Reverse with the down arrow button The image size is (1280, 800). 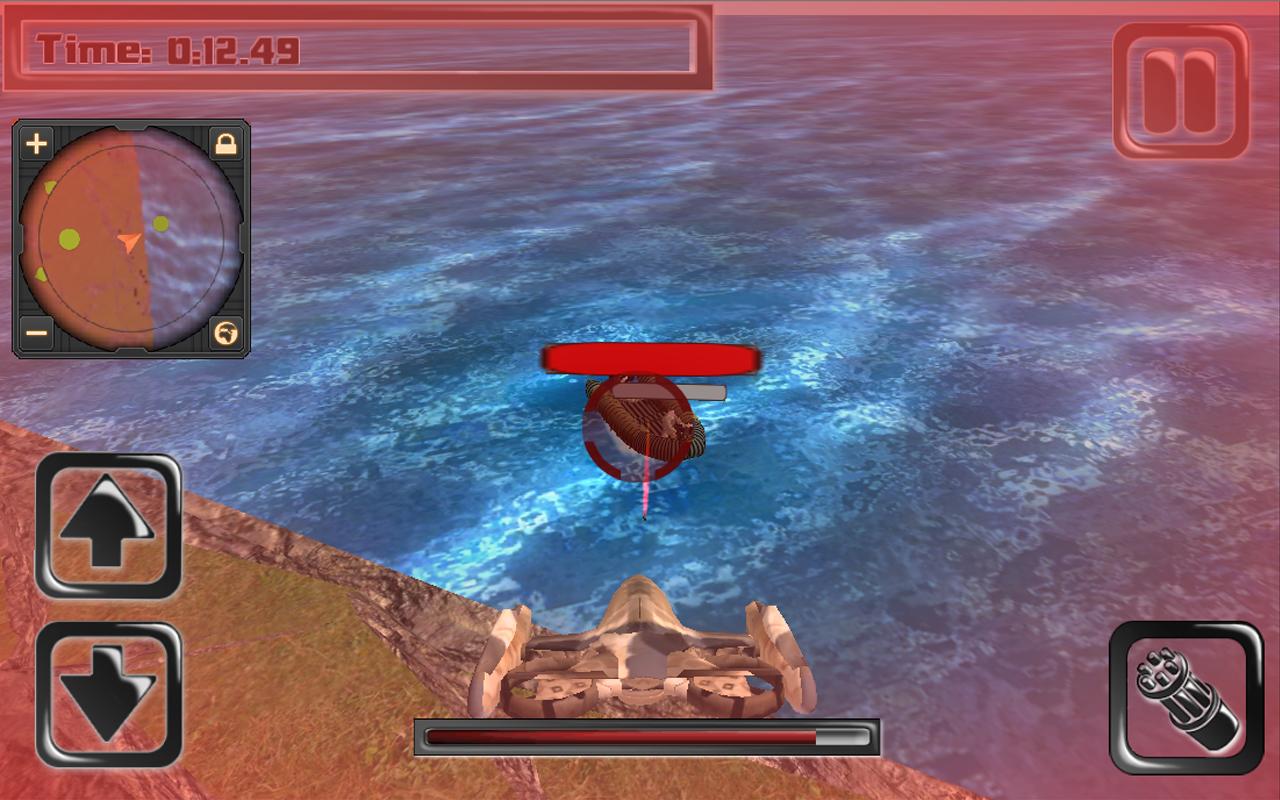click(x=108, y=693)
